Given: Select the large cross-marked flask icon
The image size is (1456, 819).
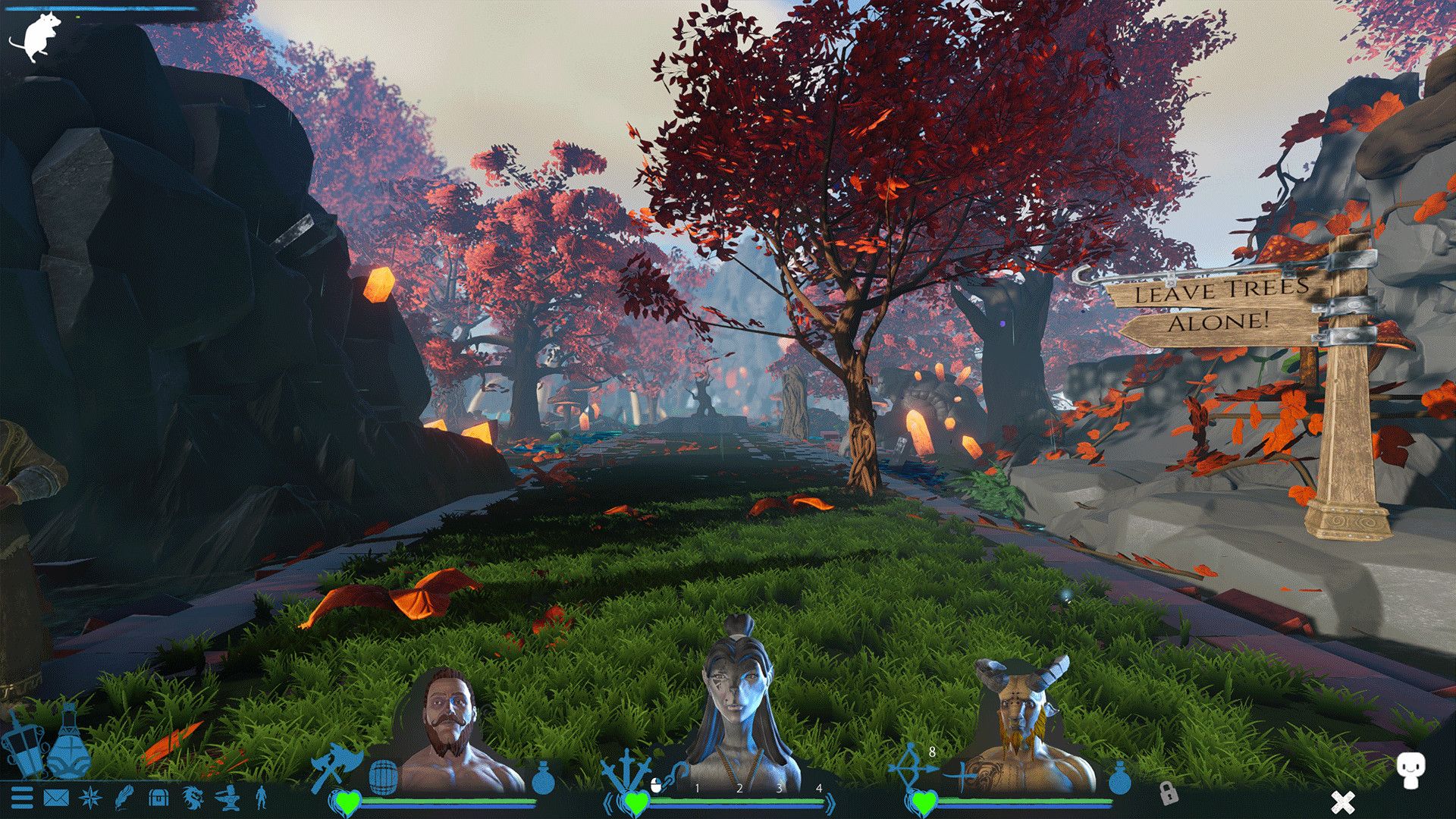Looking at the screenshot, I should (x=69, y=747).
